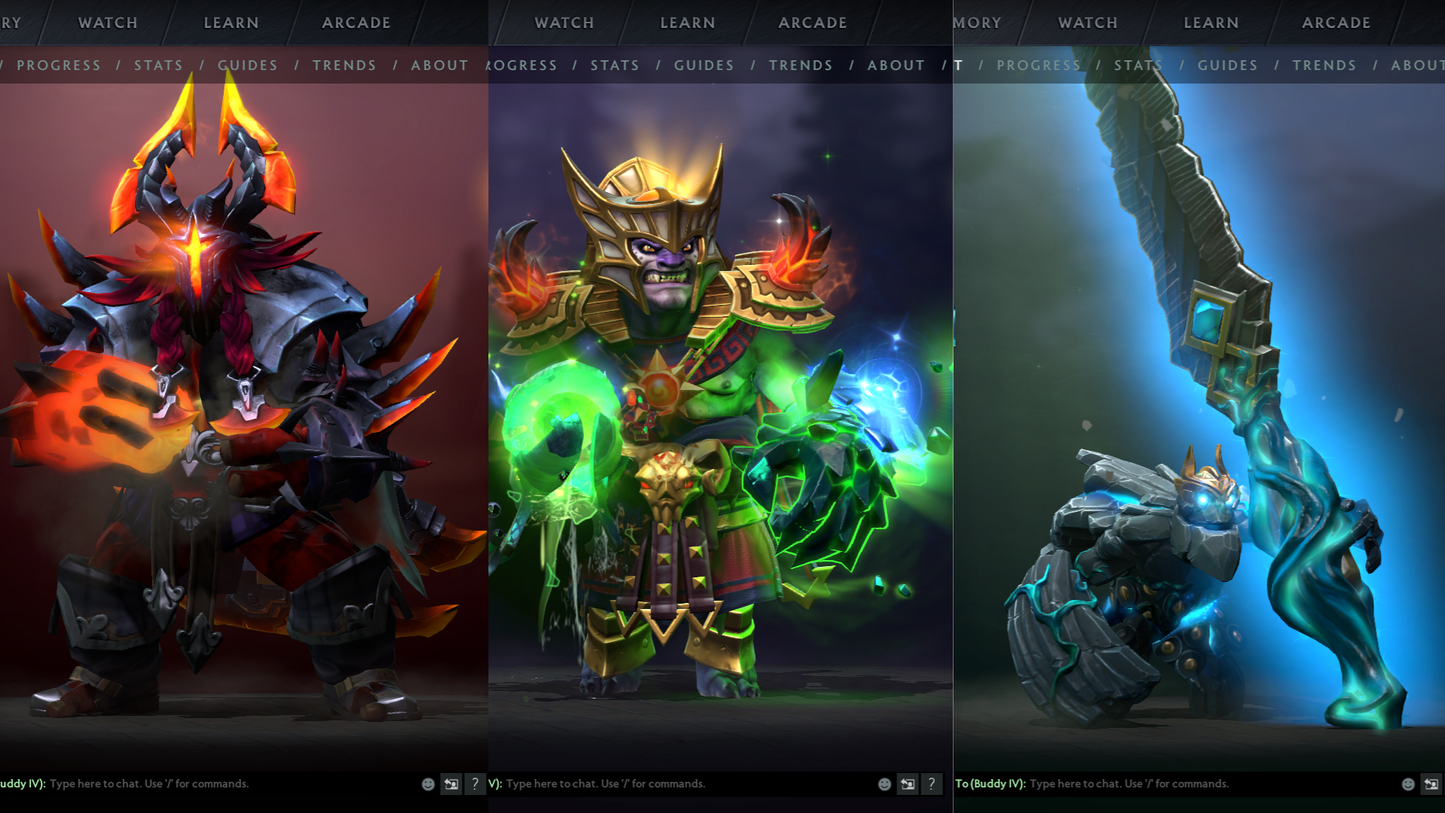Open the LEARN tab
Screen dimensions: 1445x813
point(231,22)
